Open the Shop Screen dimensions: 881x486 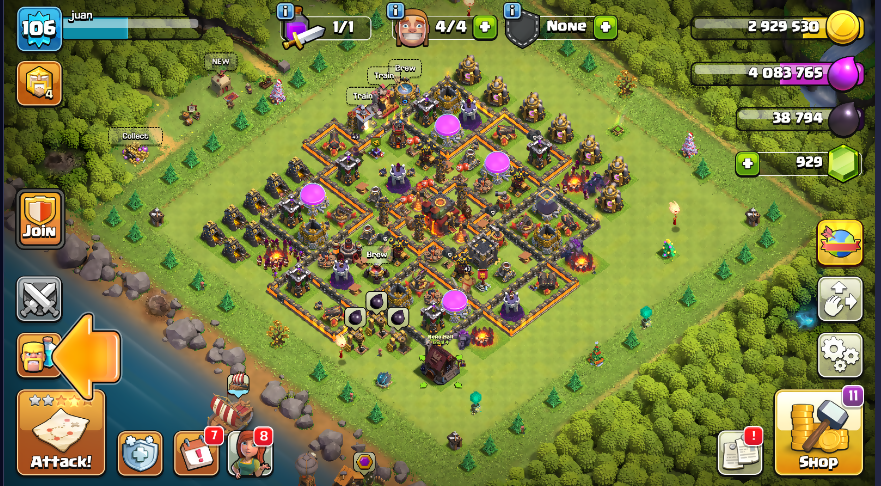(x=818, y=432)
